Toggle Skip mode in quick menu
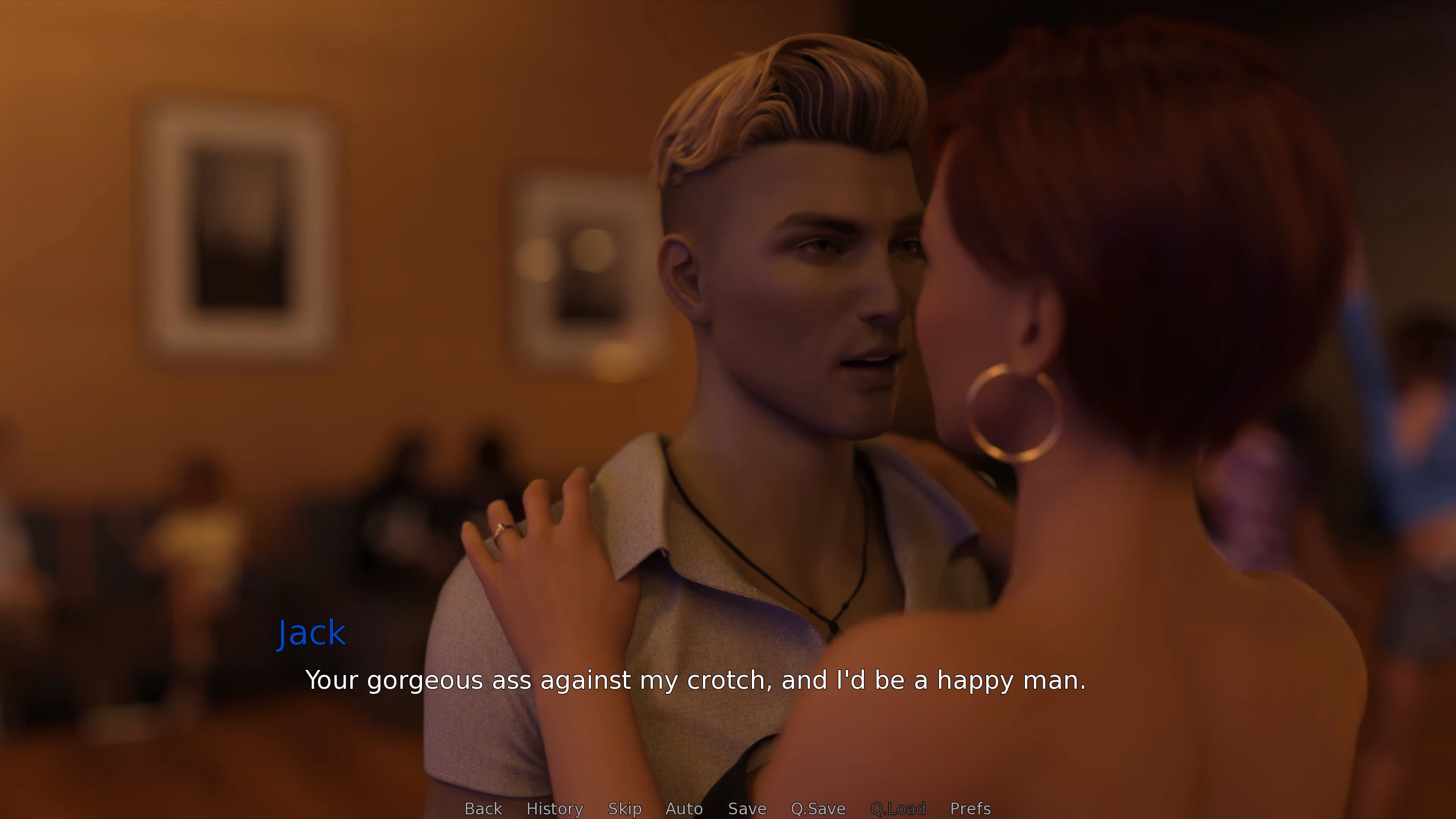The height and width of the screenshot is (819, 1456). [x=624, y=808]
